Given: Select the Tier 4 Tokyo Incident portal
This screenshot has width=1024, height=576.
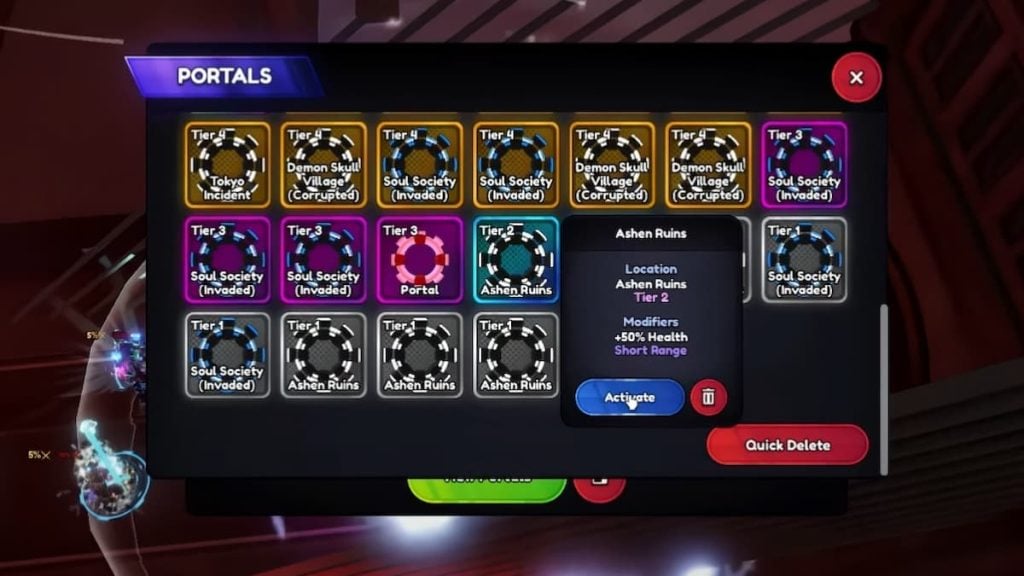Looking at the screenshot, I should coord(227,165).
